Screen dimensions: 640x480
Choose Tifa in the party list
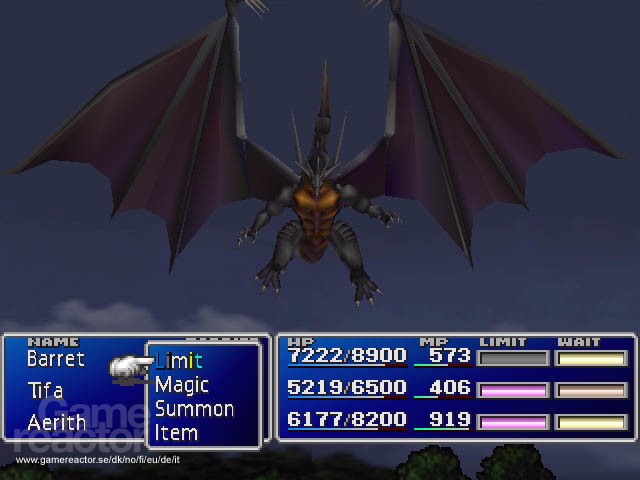point(46,390)
